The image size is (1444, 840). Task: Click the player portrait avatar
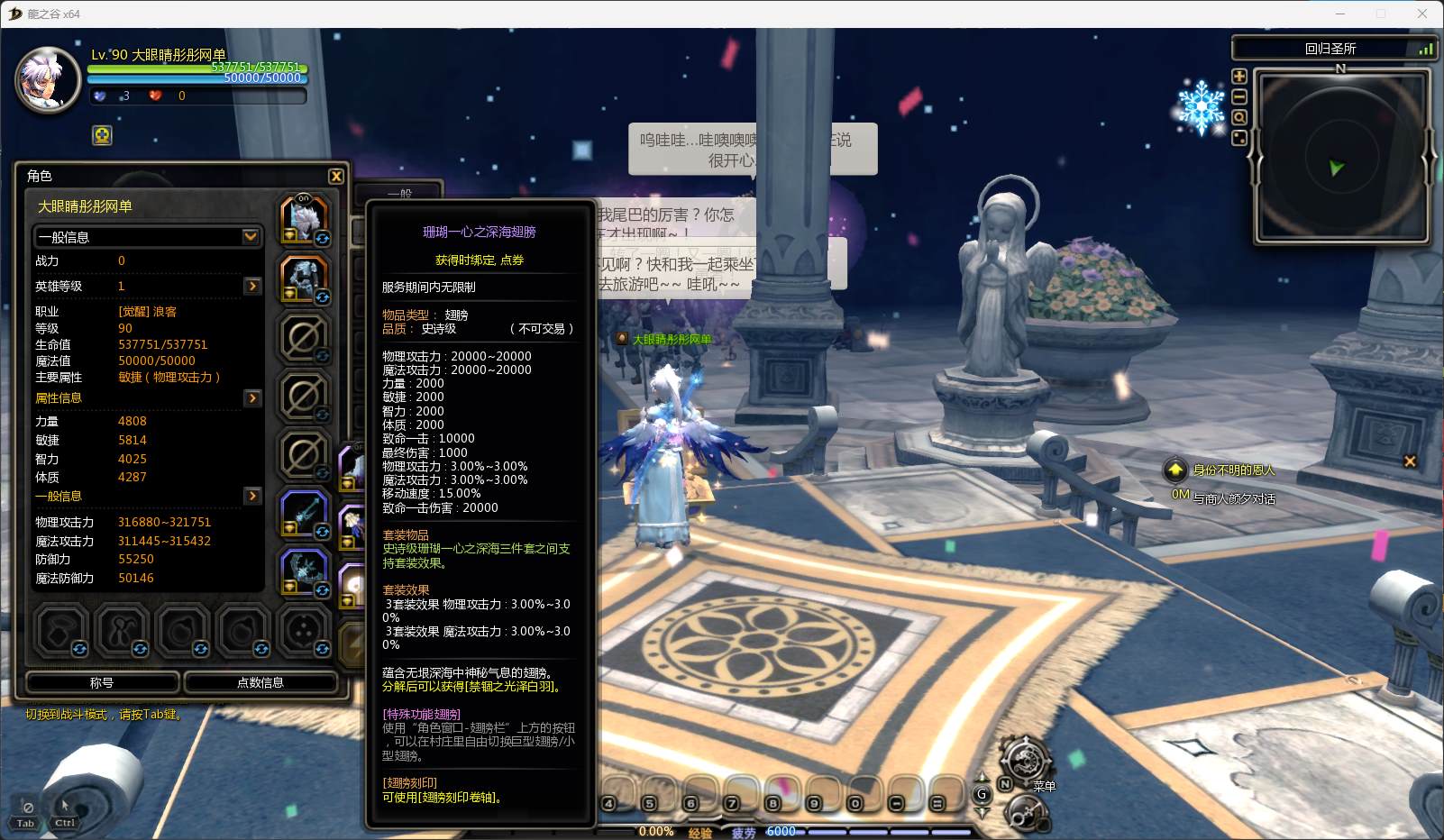(48, 81)
